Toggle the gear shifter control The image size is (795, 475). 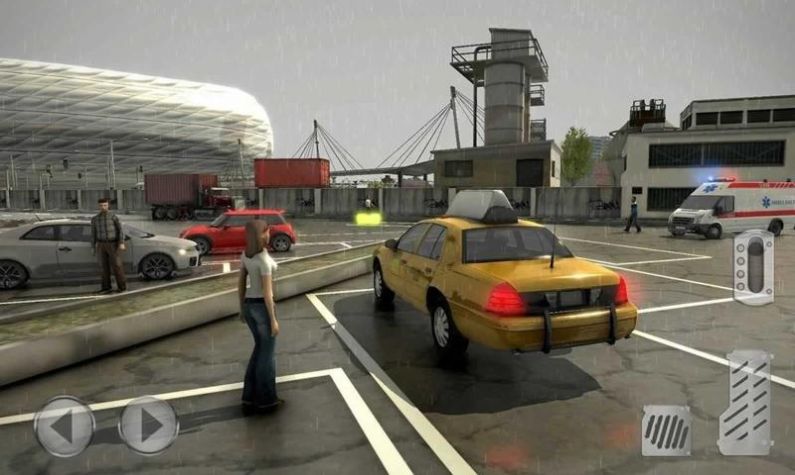coord(753,267)
